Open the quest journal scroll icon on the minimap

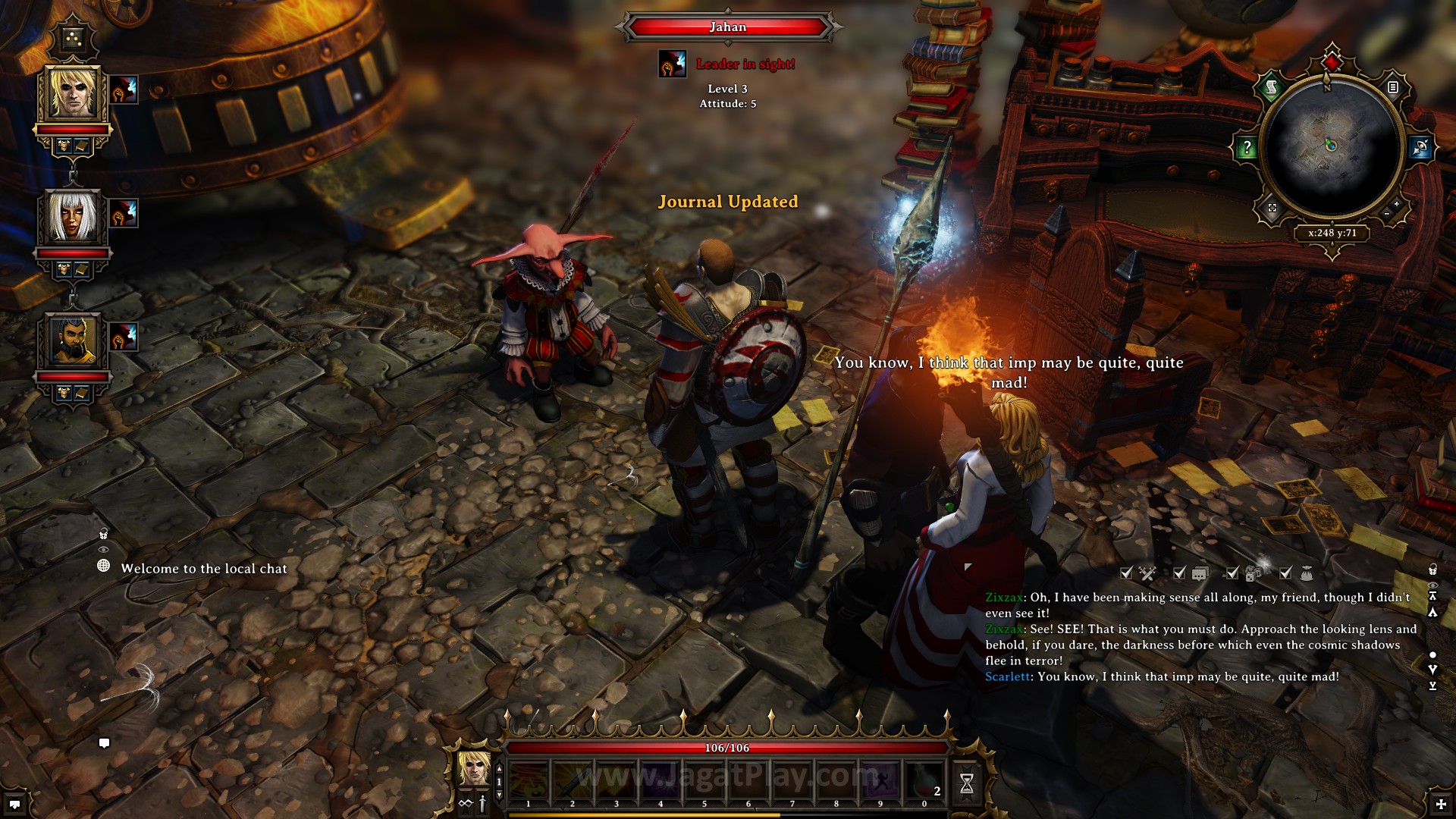[x=1272, y=87]
